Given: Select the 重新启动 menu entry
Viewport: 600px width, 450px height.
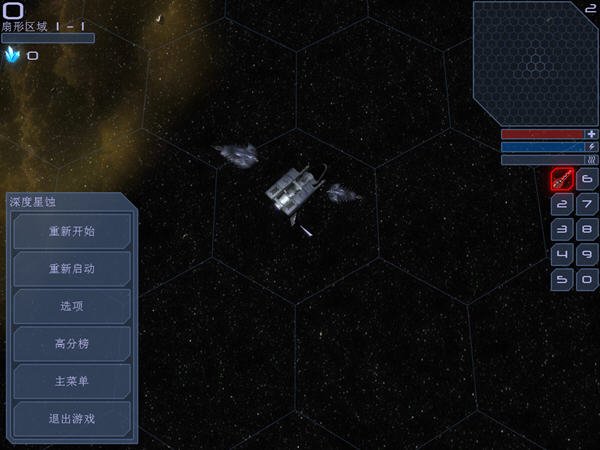Looking at the screenshot, I should click(72, 269).
